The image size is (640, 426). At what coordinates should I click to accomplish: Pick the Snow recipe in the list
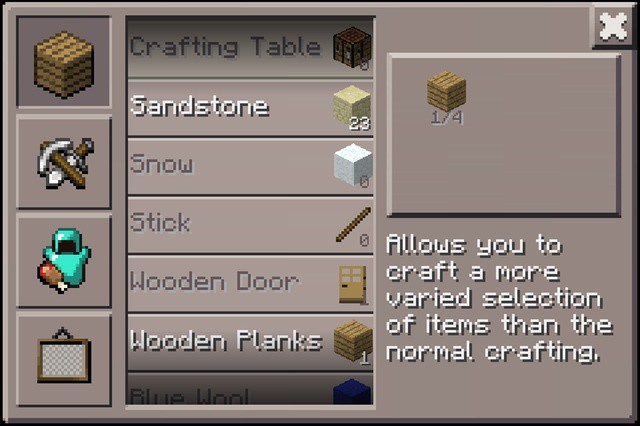[250, 165]
